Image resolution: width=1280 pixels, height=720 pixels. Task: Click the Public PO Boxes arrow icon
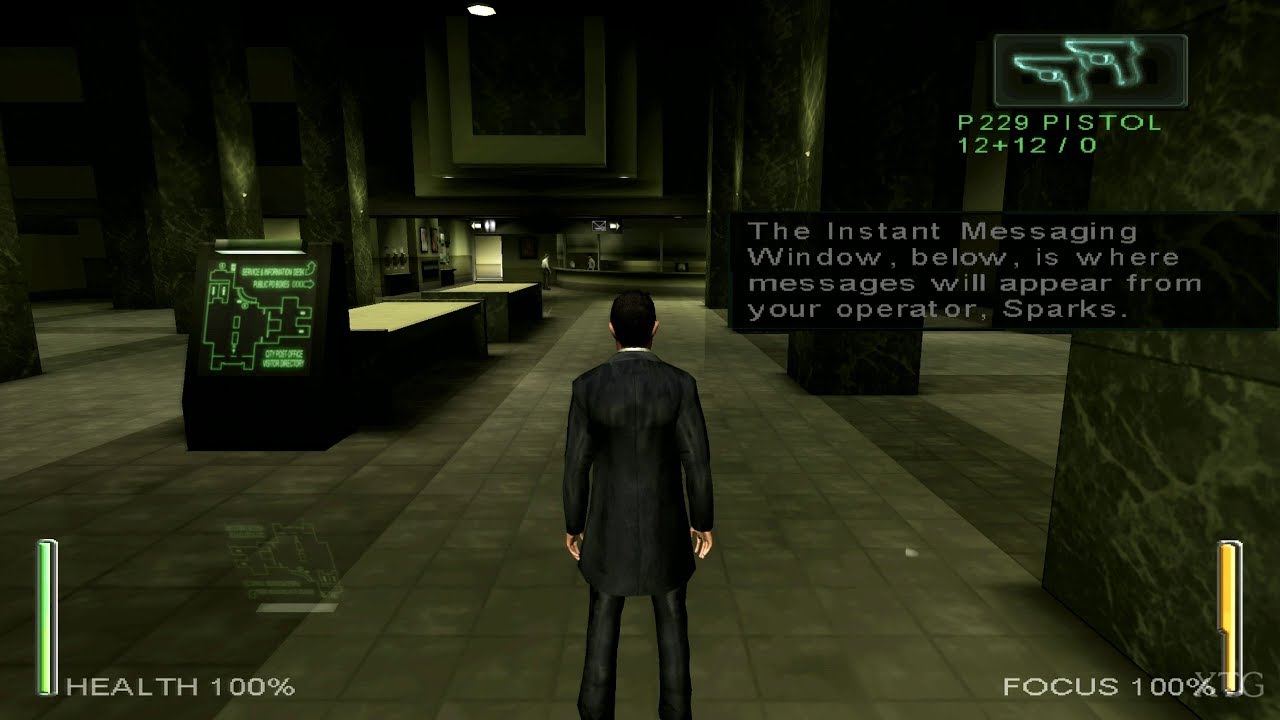310,283
